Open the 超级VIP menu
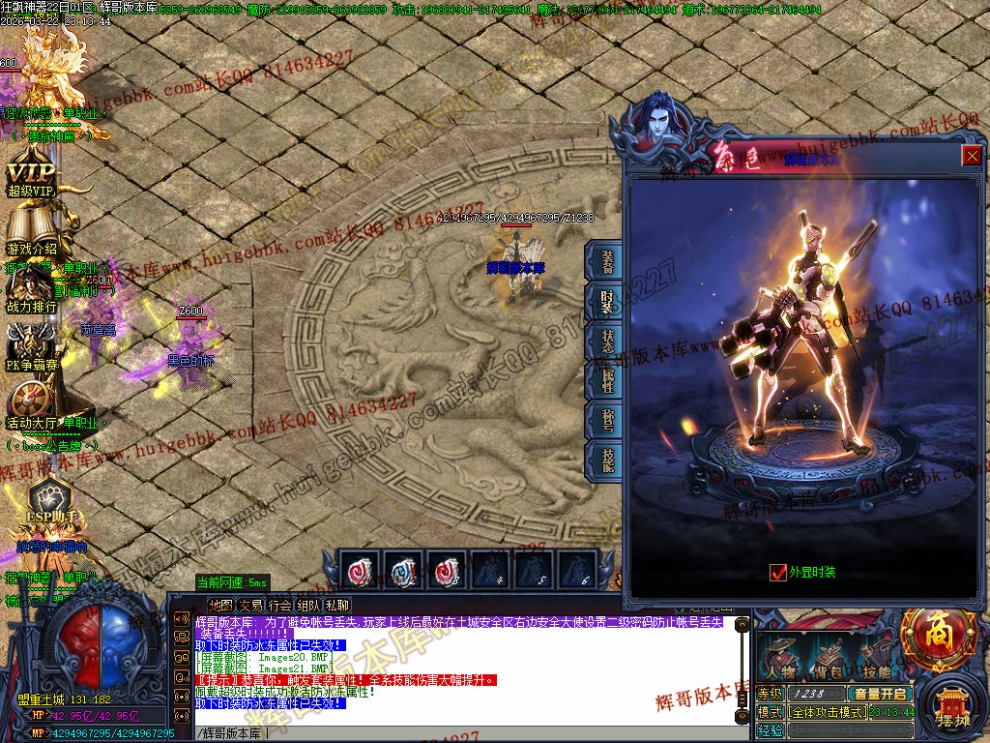Image resolution: width=990 pixels, height=743 pixels. [x=30, y=172]
